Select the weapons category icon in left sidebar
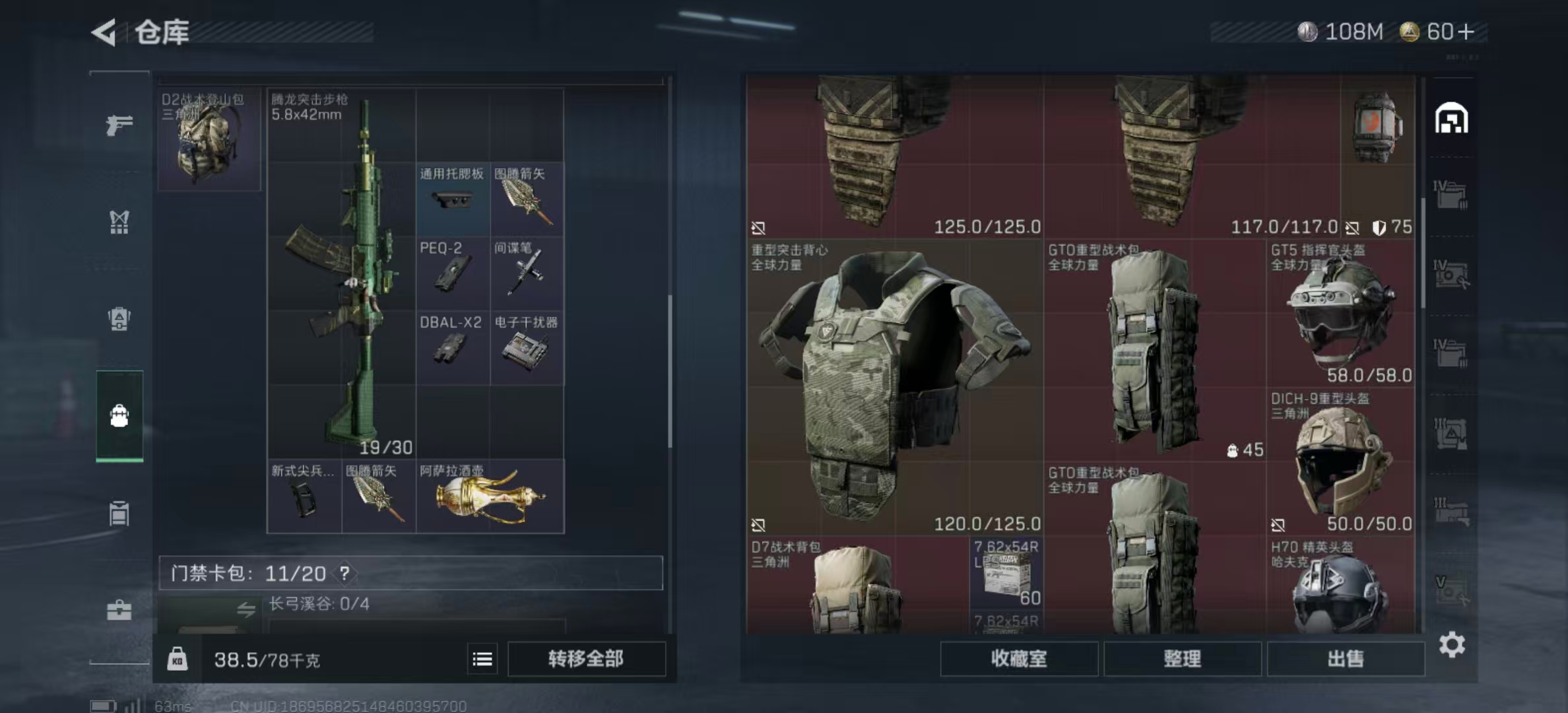Viewport: 1568px width, 713px height. coord(119,125)
